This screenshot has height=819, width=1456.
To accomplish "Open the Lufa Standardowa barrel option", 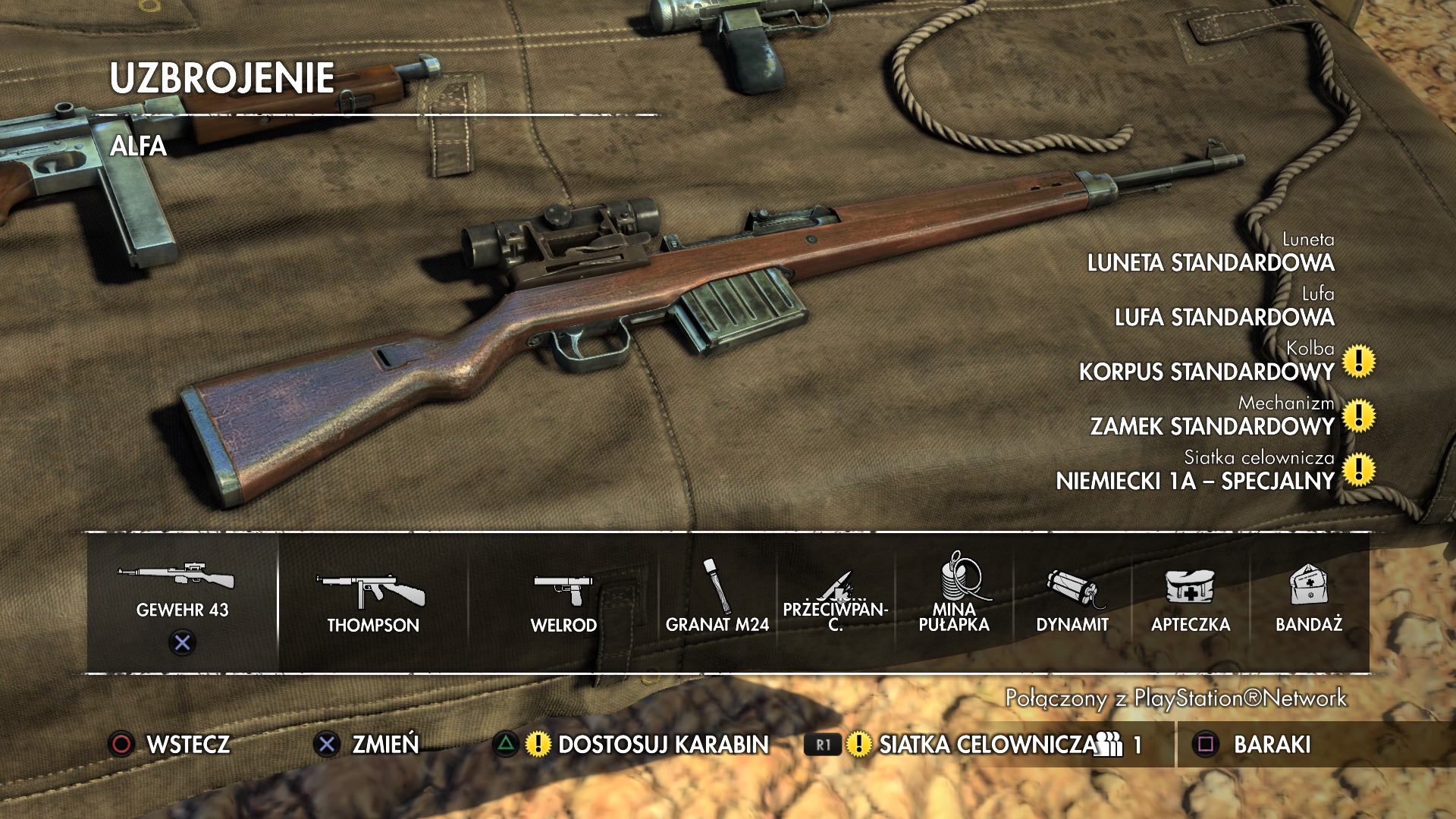I will 1224,317.
